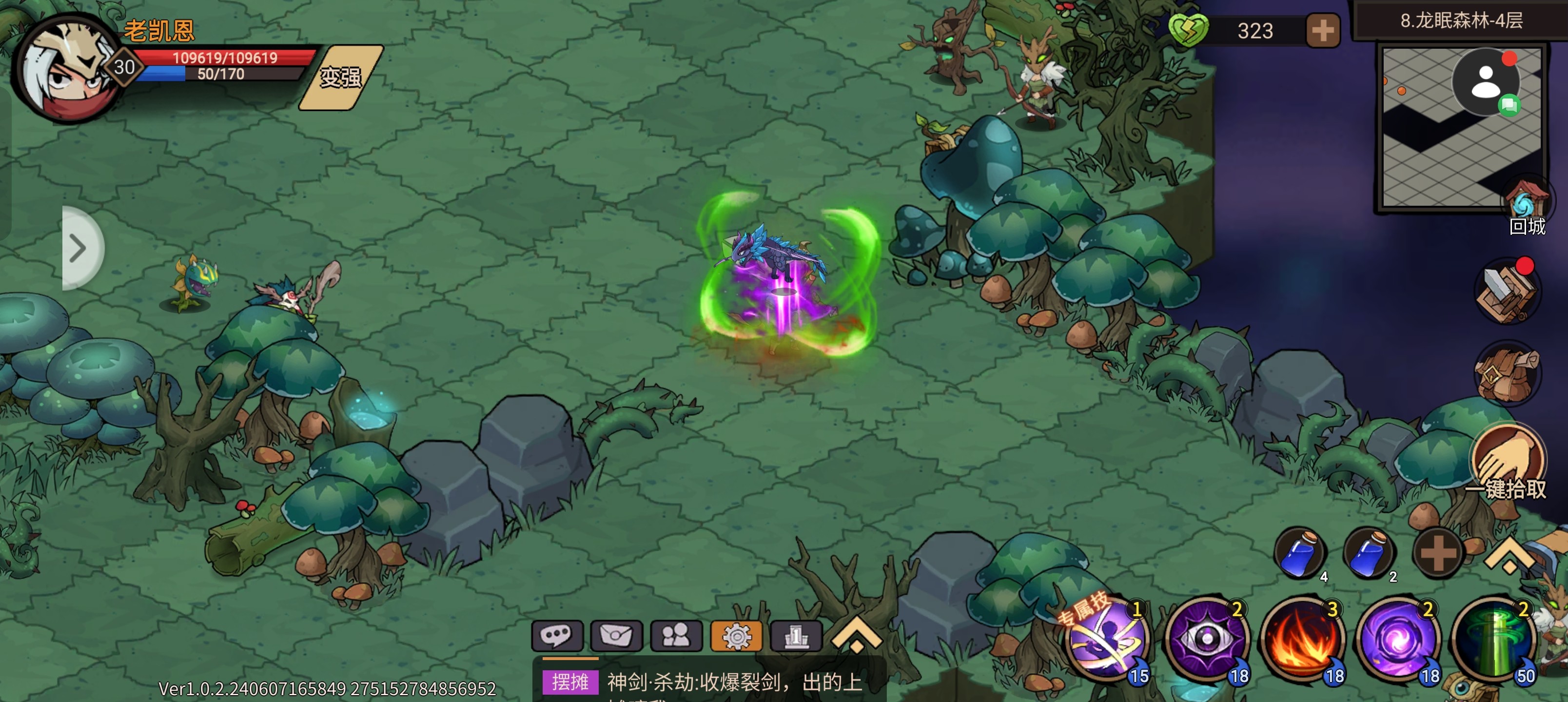The width and height of the screenshot is (1568, 702).
Task: Add an item to the empty plus slot
Action: tap(1438, 553)
